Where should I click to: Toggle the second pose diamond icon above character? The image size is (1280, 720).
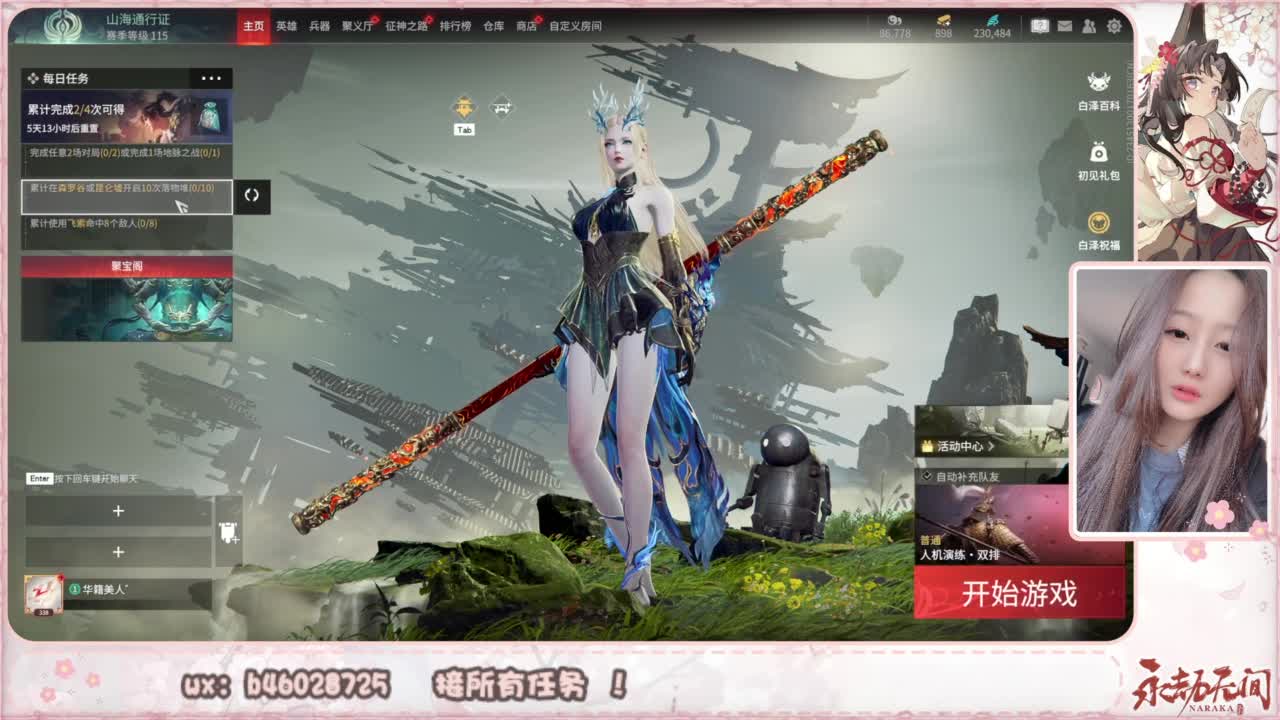coord(500,105)
